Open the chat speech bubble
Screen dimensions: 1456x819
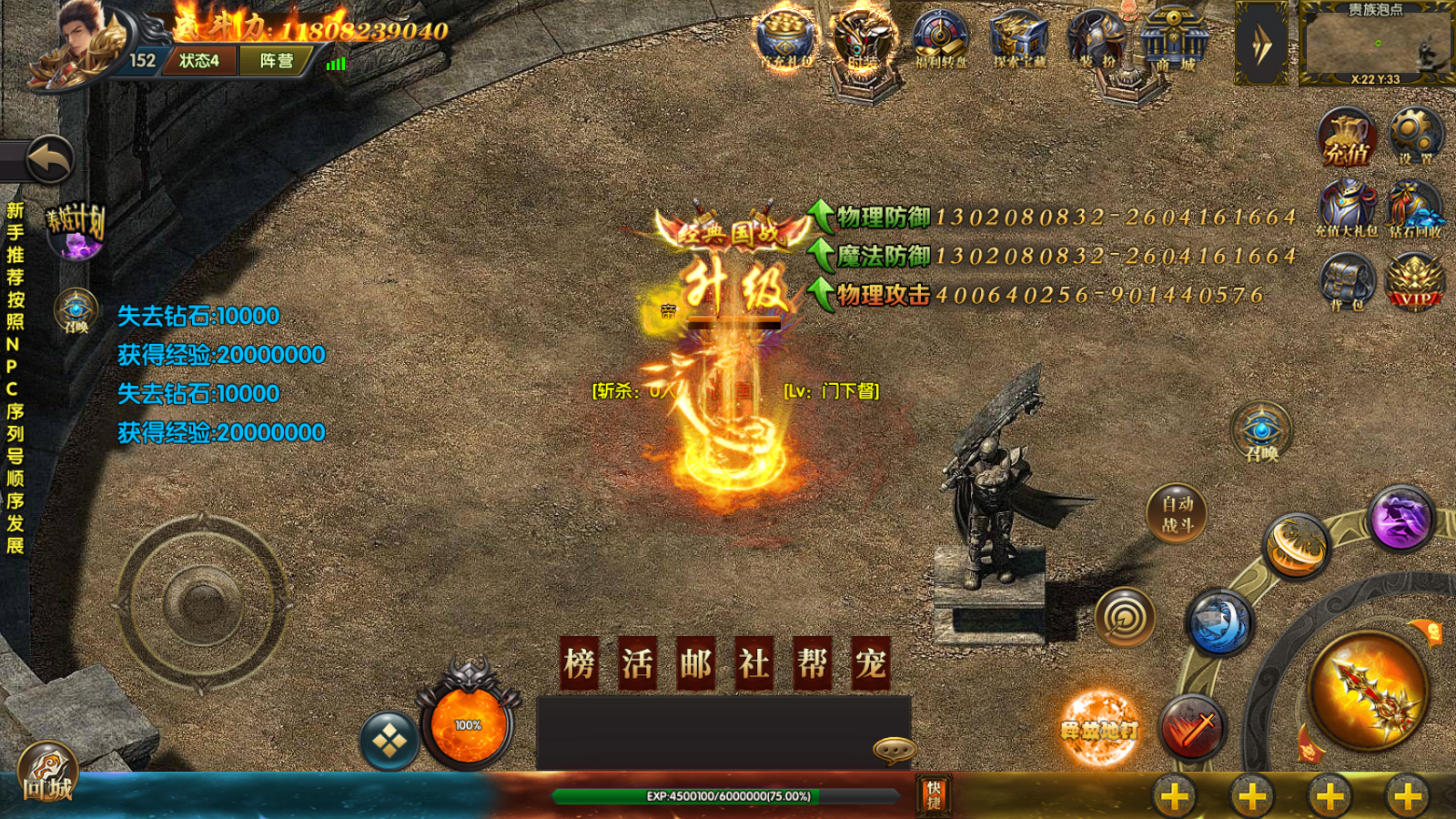pyautogui.click(x=894, y=749)
